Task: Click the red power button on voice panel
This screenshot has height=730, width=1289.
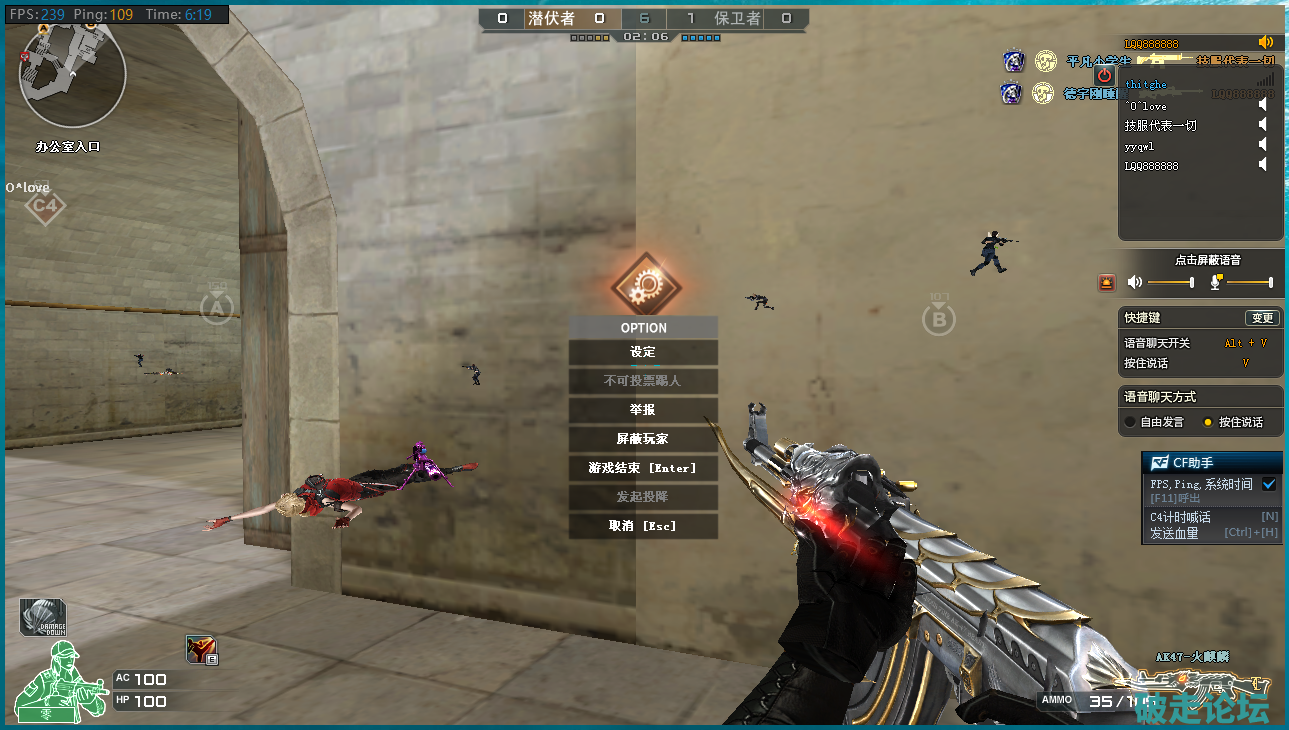Action: click(x=1104, y=75)
